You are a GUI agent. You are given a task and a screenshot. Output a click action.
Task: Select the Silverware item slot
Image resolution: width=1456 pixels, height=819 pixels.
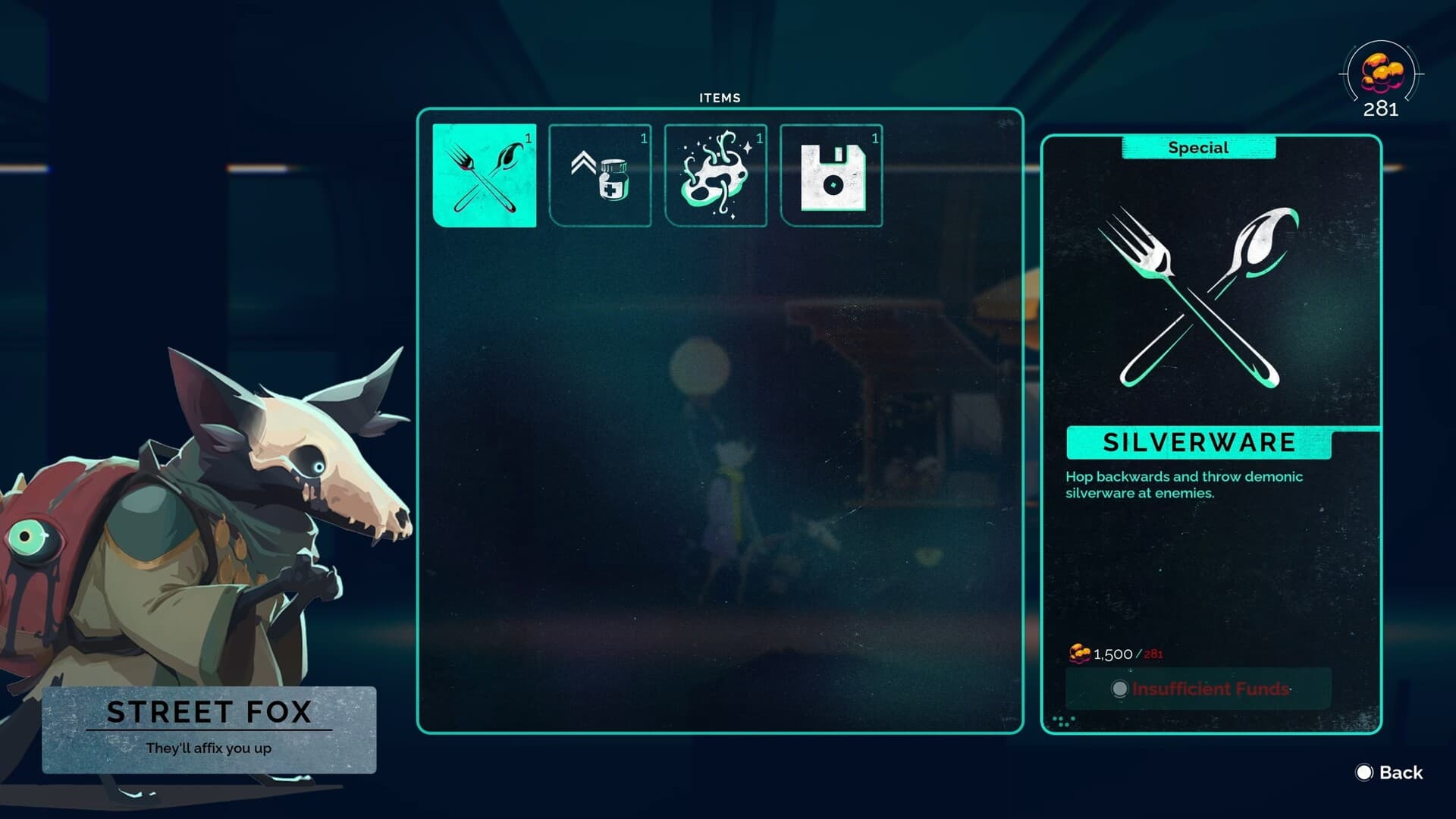485,174
